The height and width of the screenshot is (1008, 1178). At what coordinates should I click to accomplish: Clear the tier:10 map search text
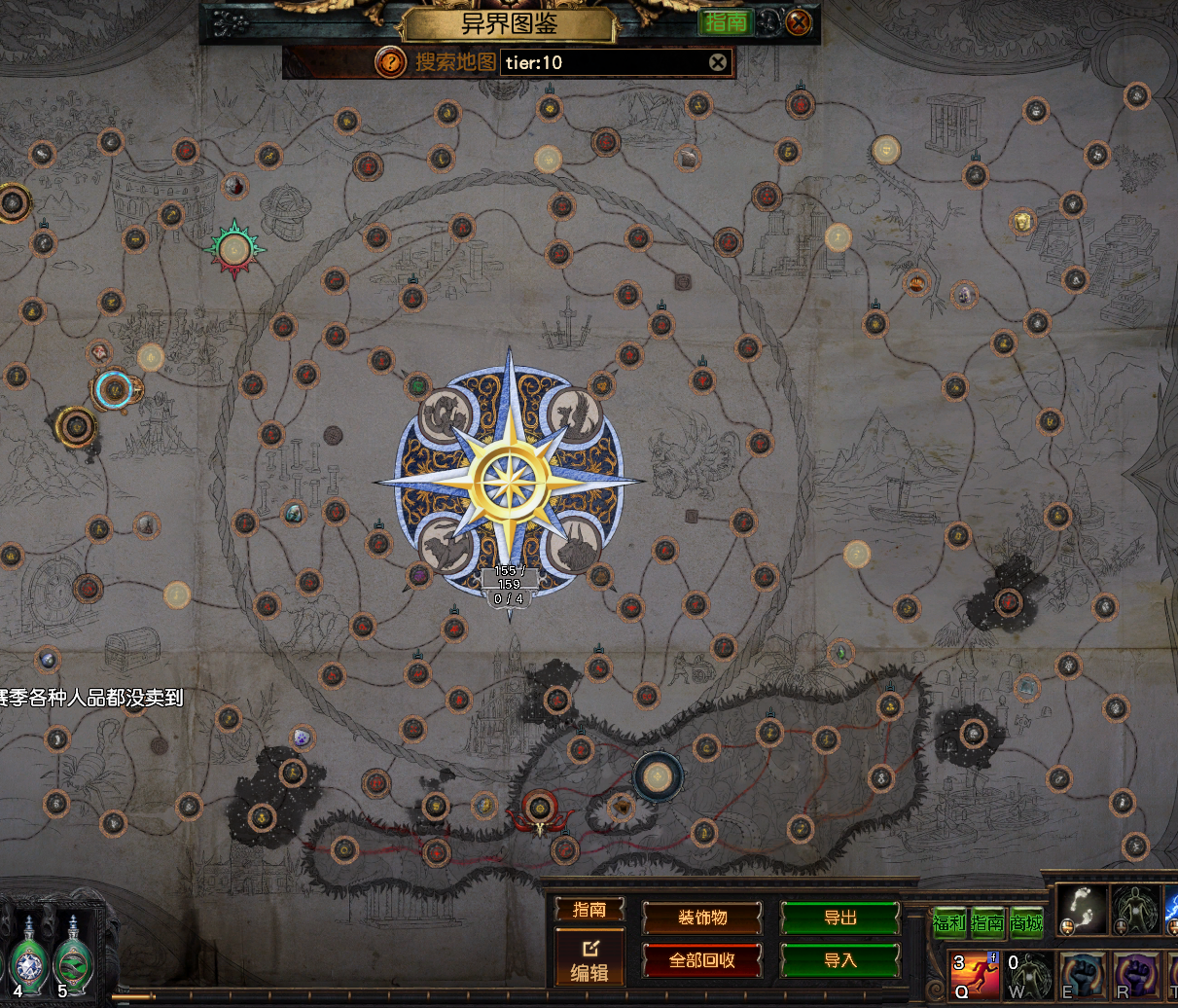point(717,62)
